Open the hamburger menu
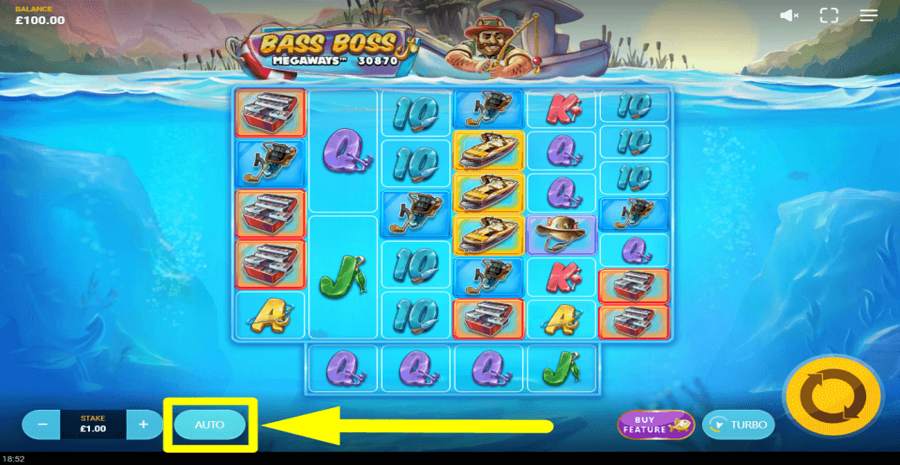900x465 pixels. [x=870, y=16]
